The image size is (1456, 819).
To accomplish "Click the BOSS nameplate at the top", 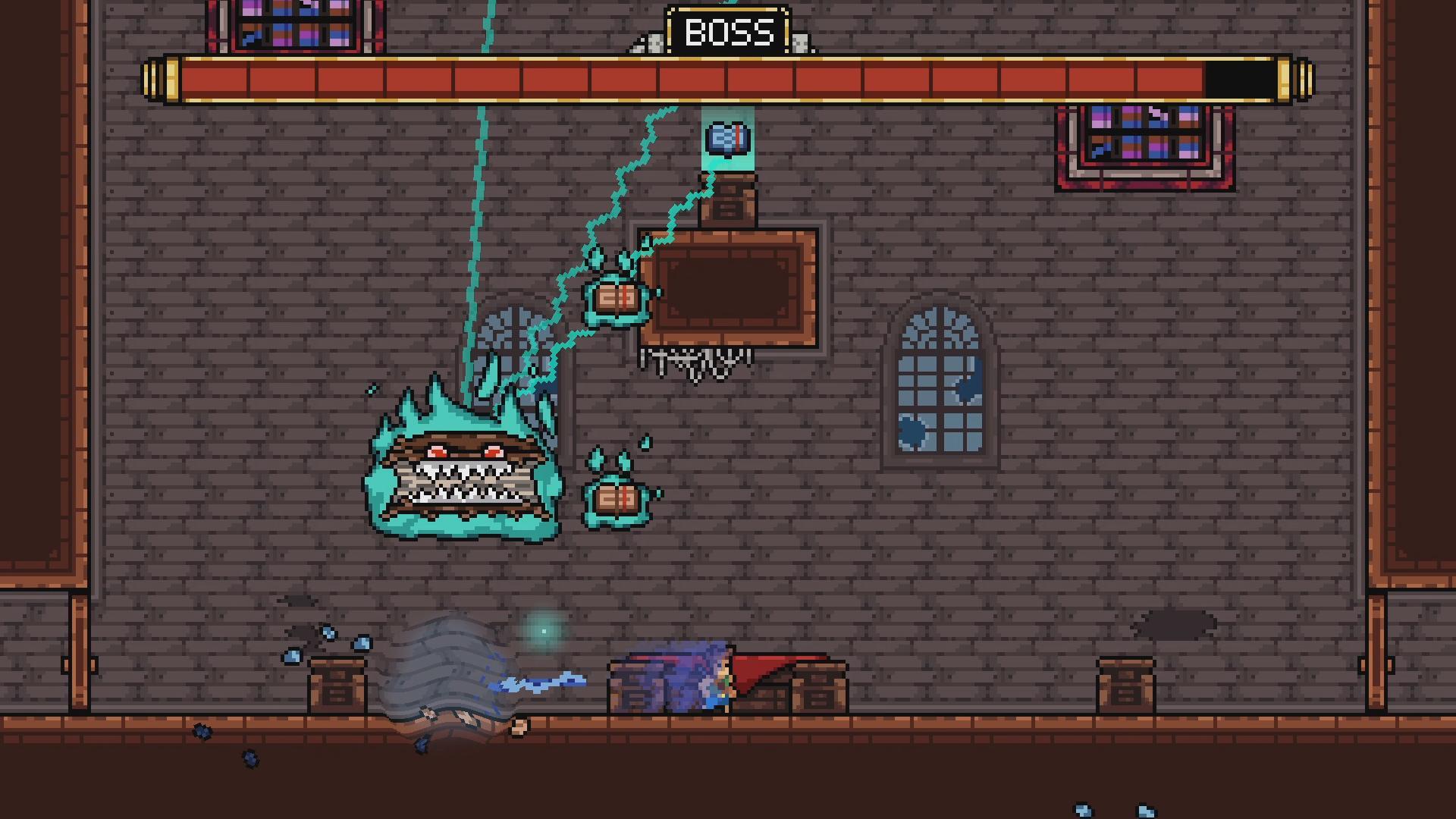I will pos(730,32).
